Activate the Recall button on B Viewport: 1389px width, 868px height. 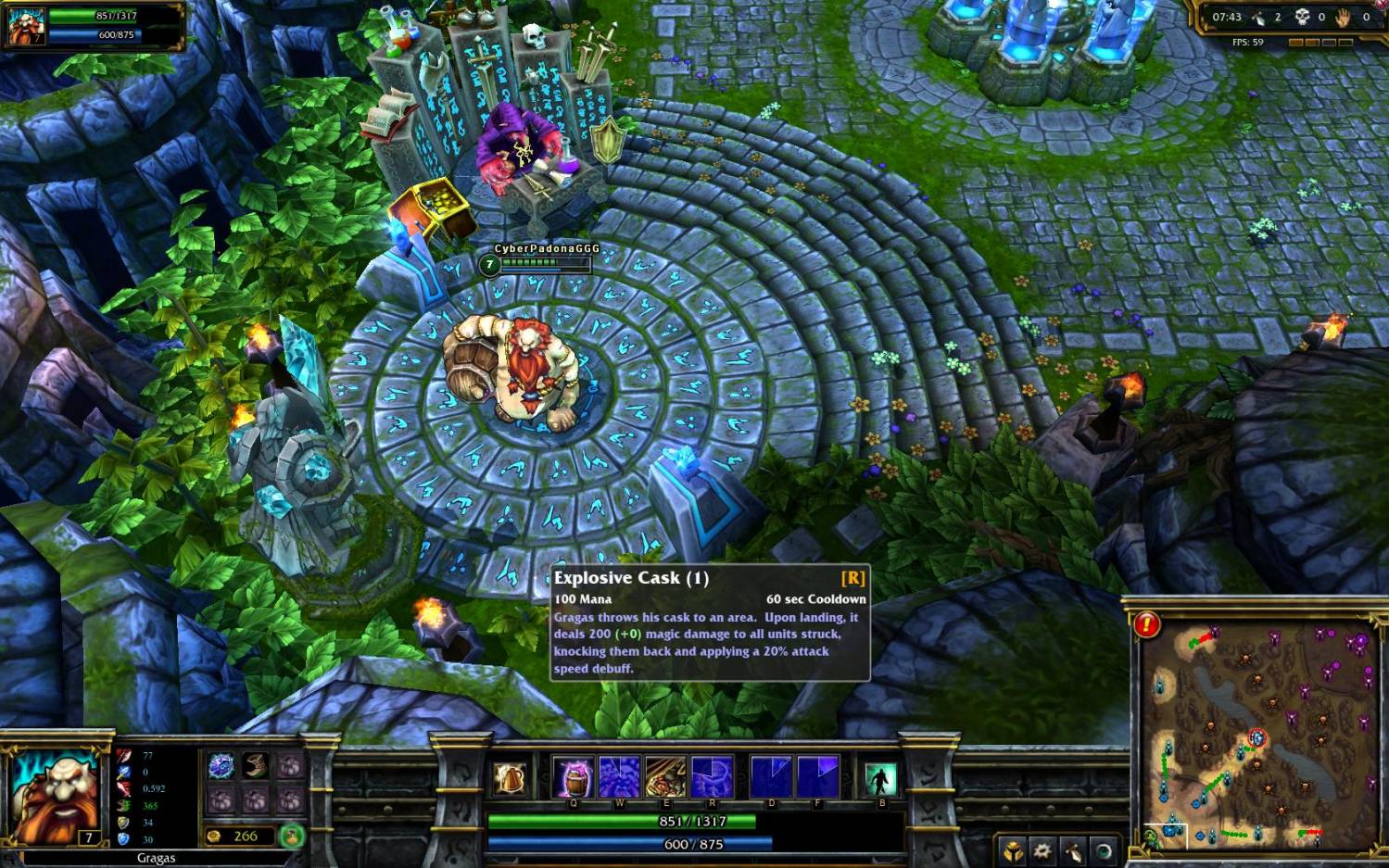click(880, 778)
